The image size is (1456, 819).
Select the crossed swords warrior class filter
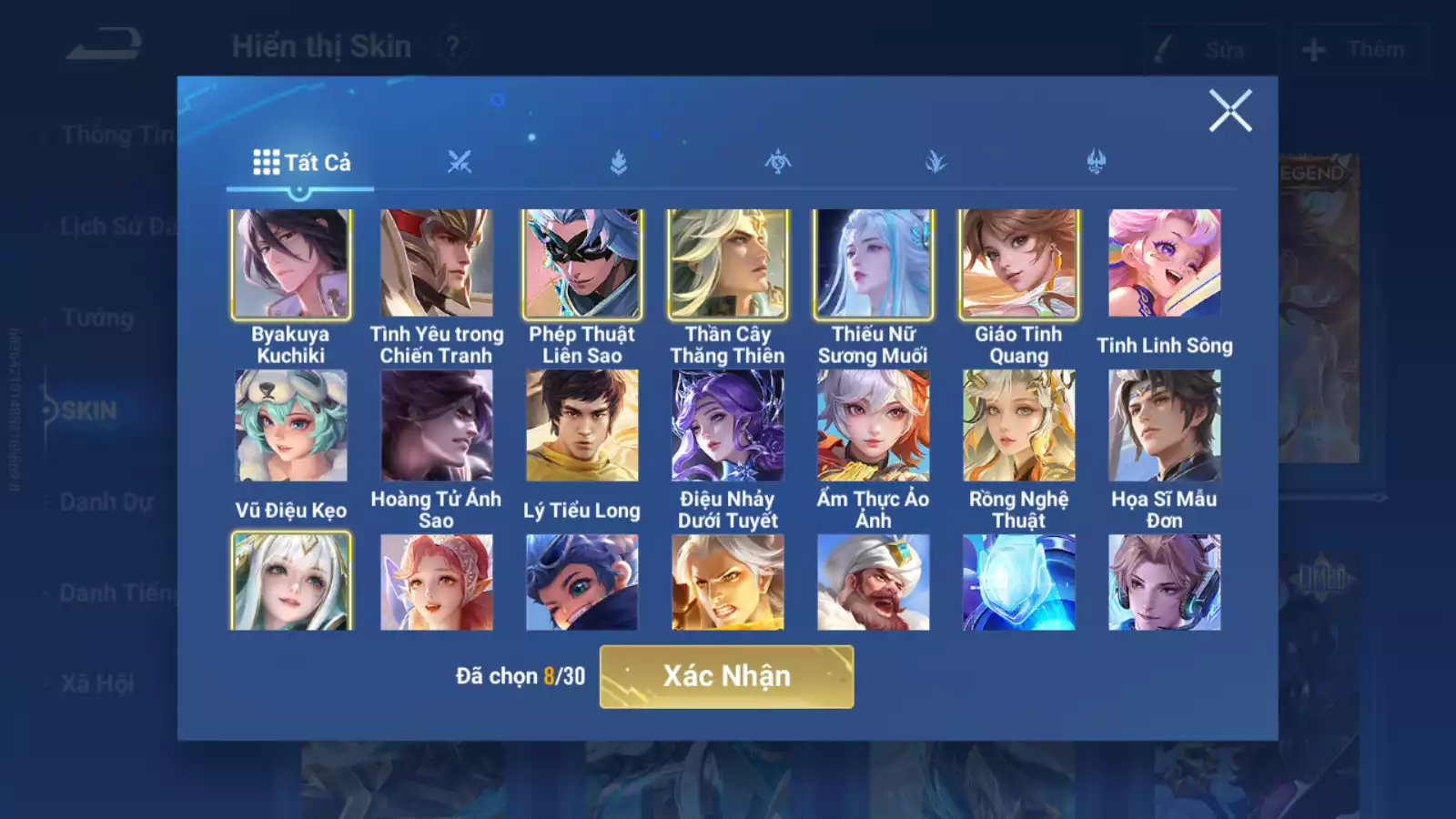(460, 160)
